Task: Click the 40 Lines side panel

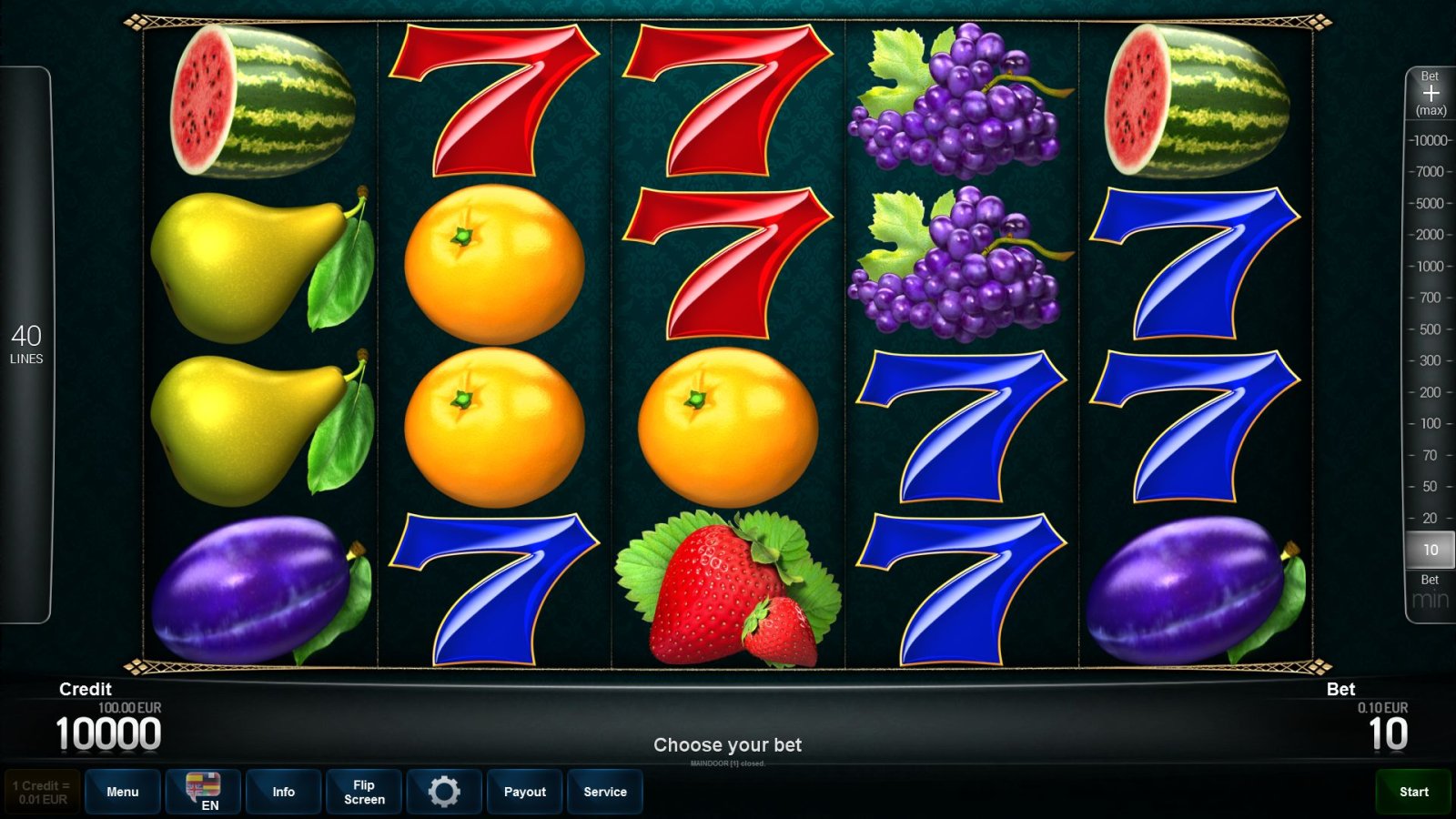Action: tap(27, 346)
